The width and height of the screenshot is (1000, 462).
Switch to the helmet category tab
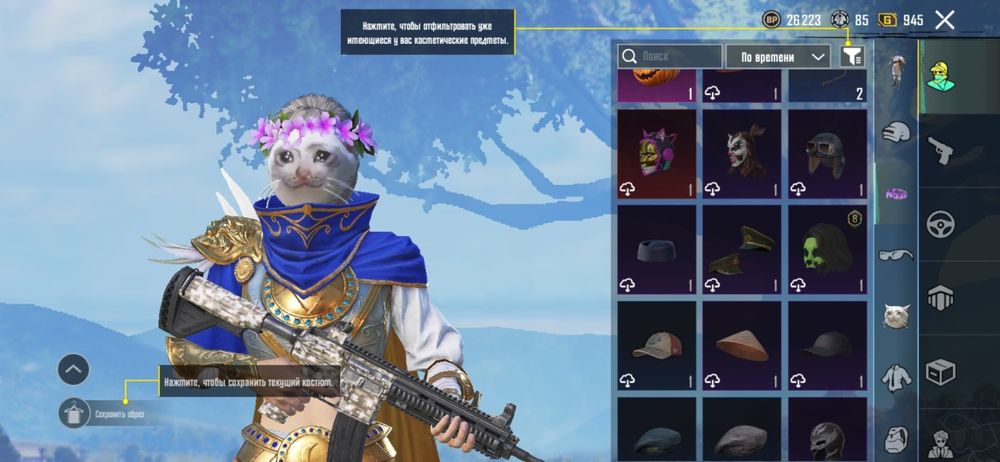click(897, 133)
